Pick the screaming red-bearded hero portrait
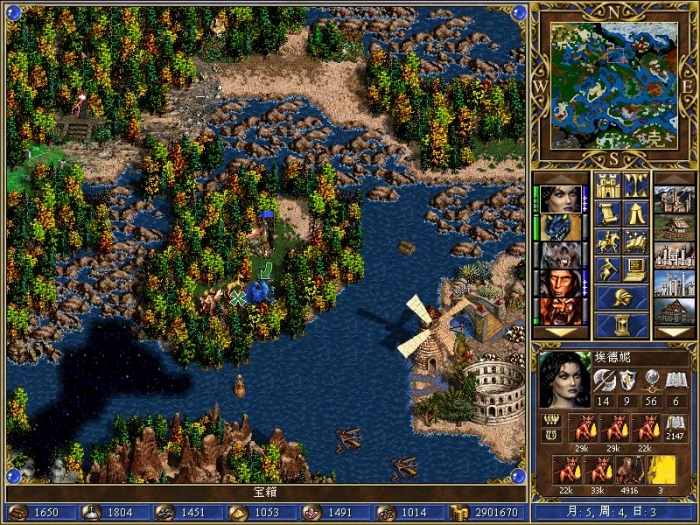 tap(563, 310)
